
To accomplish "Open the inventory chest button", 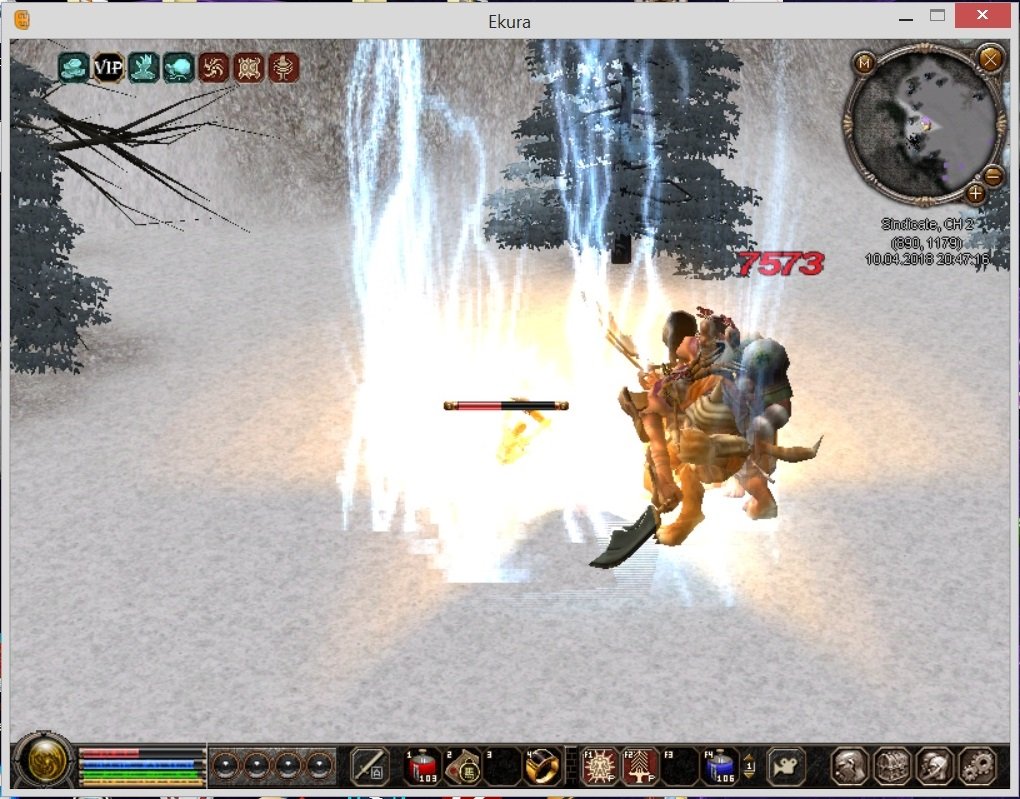I will 892,767.
